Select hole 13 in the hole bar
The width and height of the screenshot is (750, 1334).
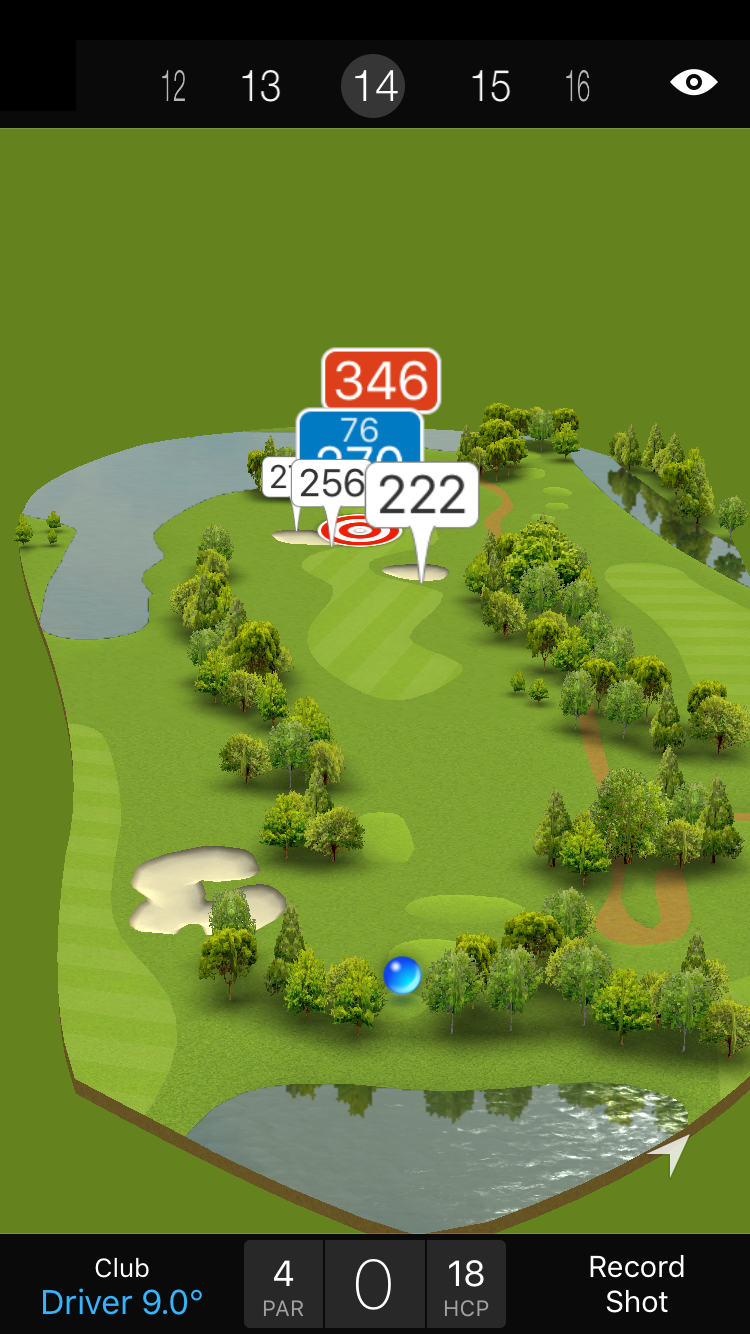(x=261, y=87)
